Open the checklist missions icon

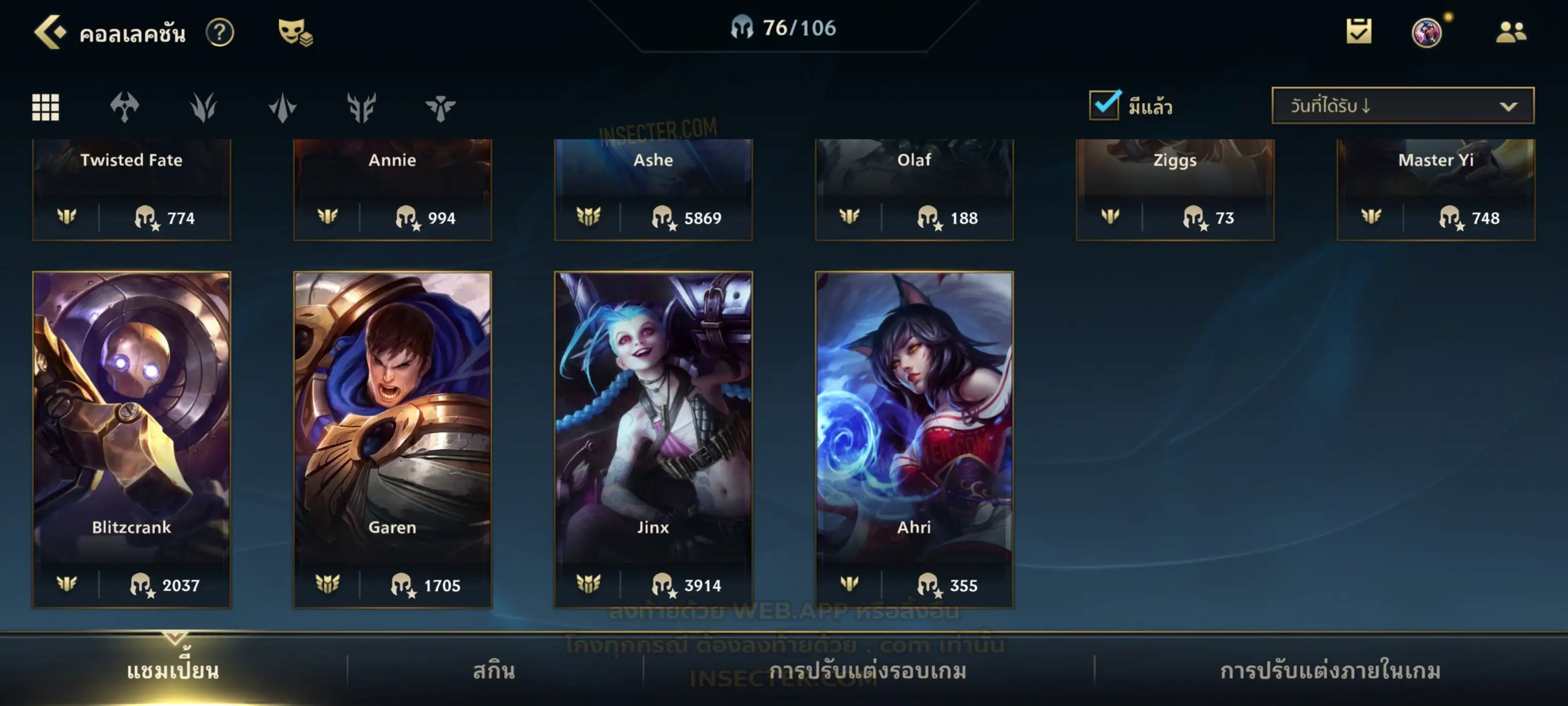pos(1359,32)
